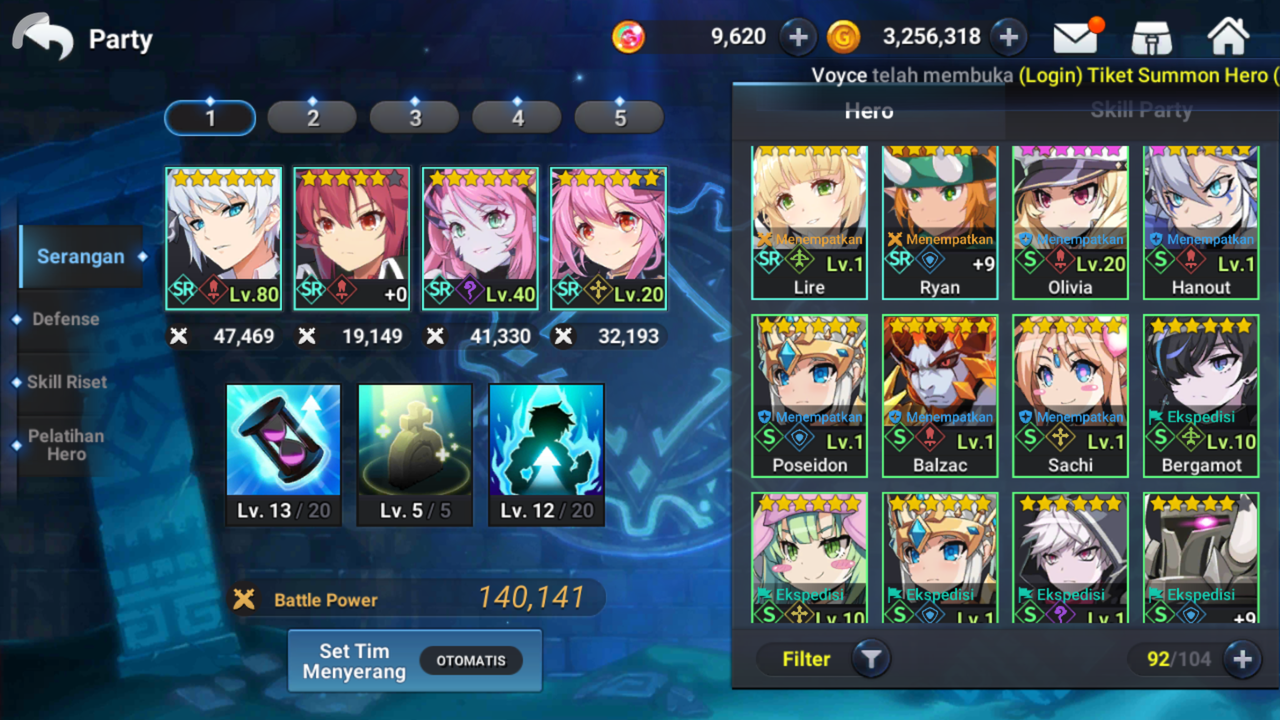Open the Defense team section
The image size is (1280, 720).
pos(66,319)
